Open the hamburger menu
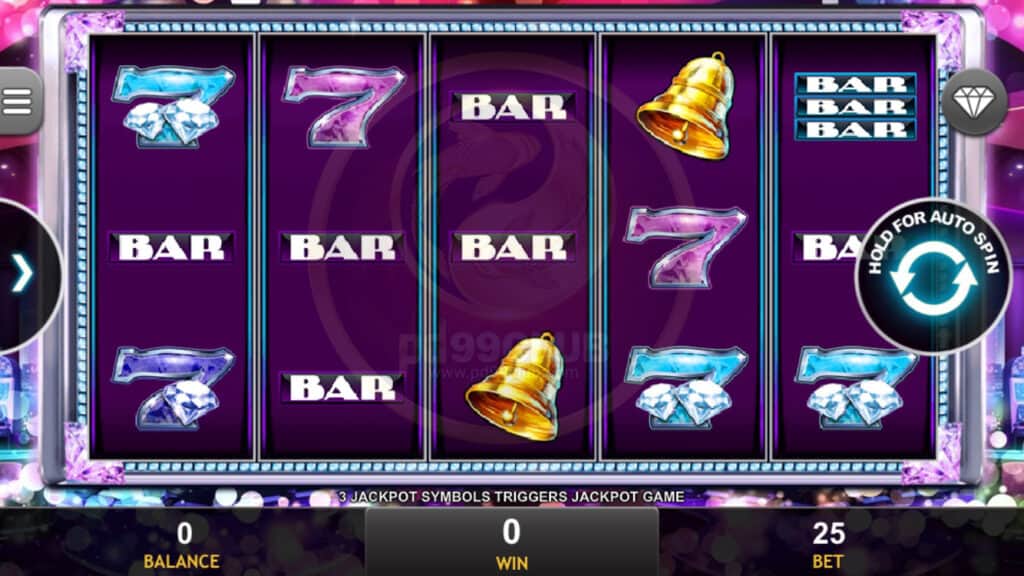Screen dimensions: 1024x576 coord(18,100)
